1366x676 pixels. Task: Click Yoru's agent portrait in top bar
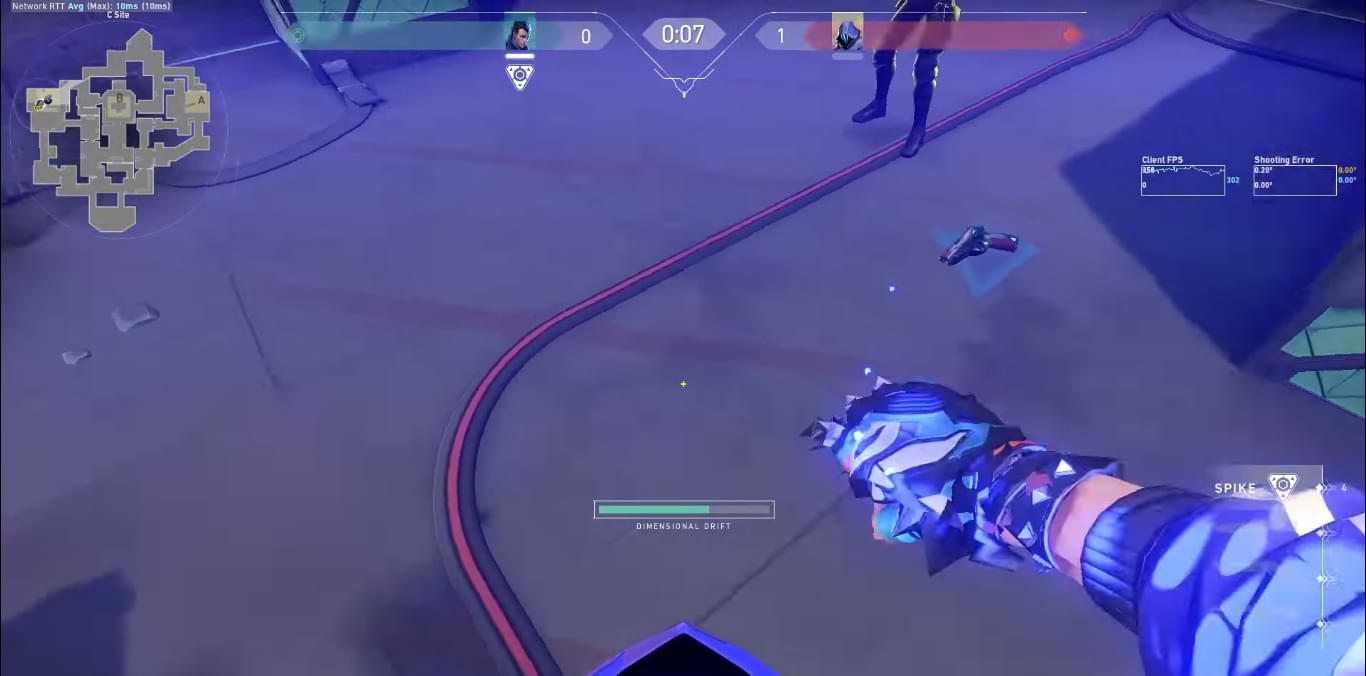tap(519, 36)
